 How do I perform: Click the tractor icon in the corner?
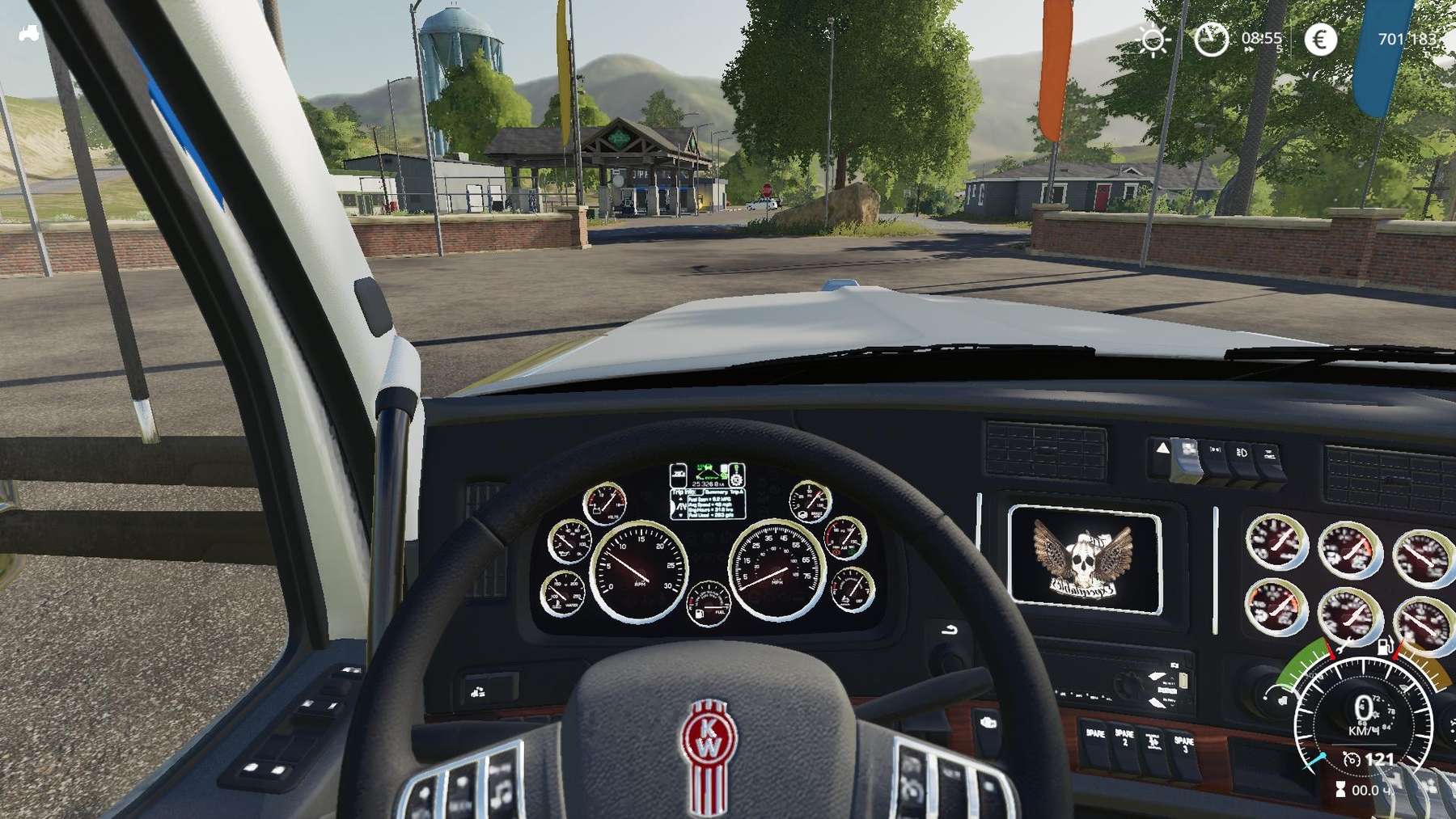(29, 34)
